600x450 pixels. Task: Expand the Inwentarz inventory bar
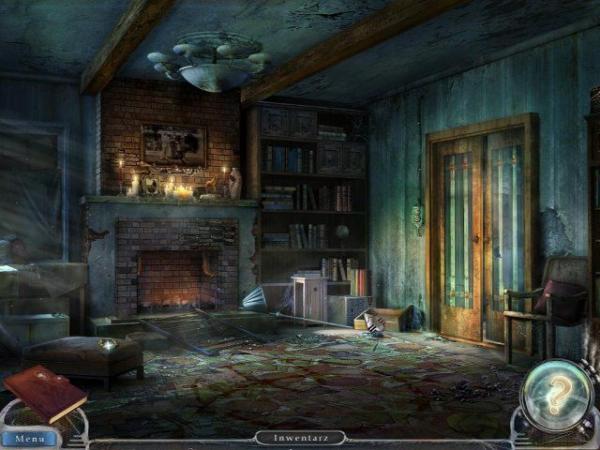click(300, 437)
